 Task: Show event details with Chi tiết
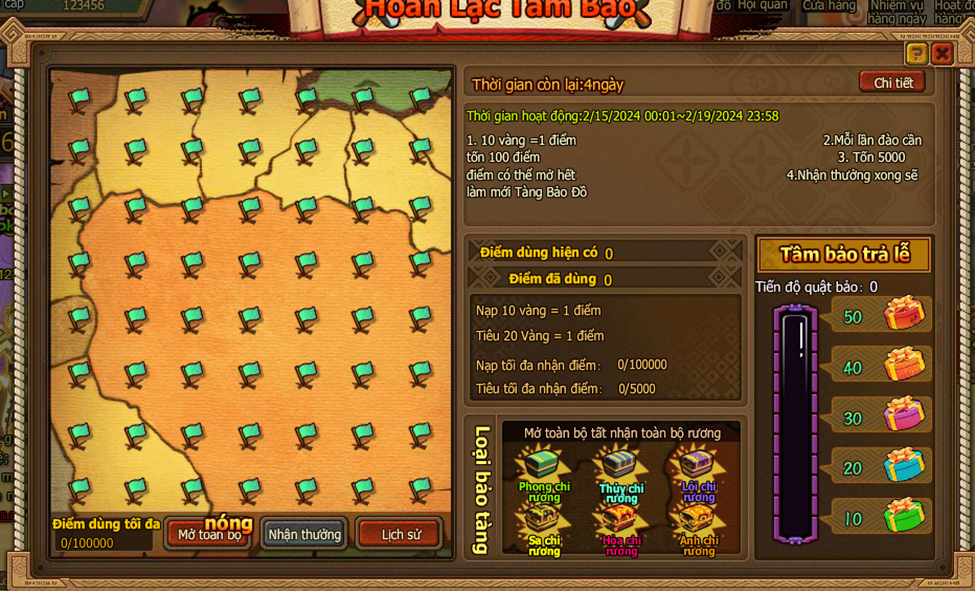click(x=892, y=83)
